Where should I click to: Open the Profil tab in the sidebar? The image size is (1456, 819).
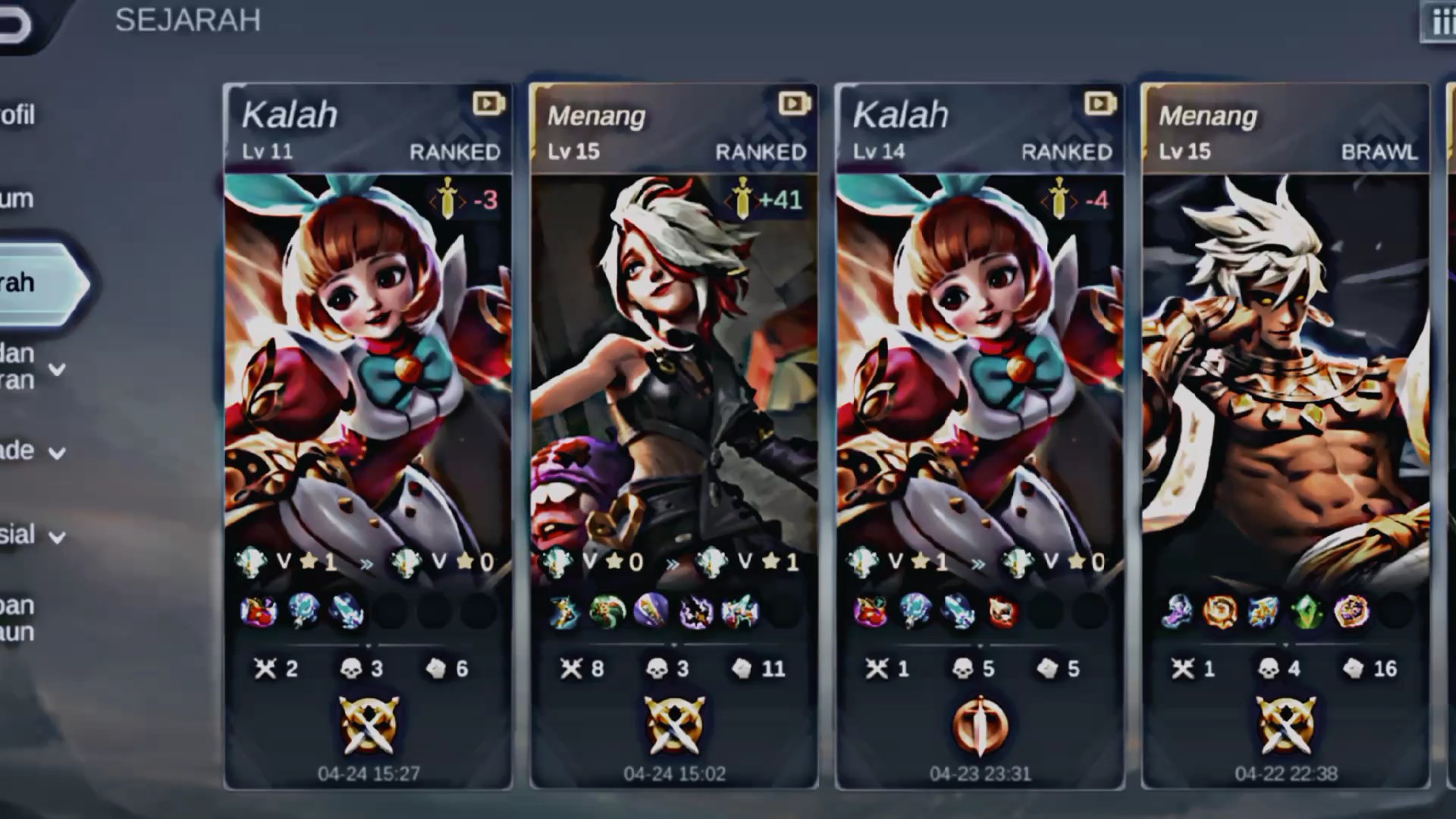pos(18,115)
